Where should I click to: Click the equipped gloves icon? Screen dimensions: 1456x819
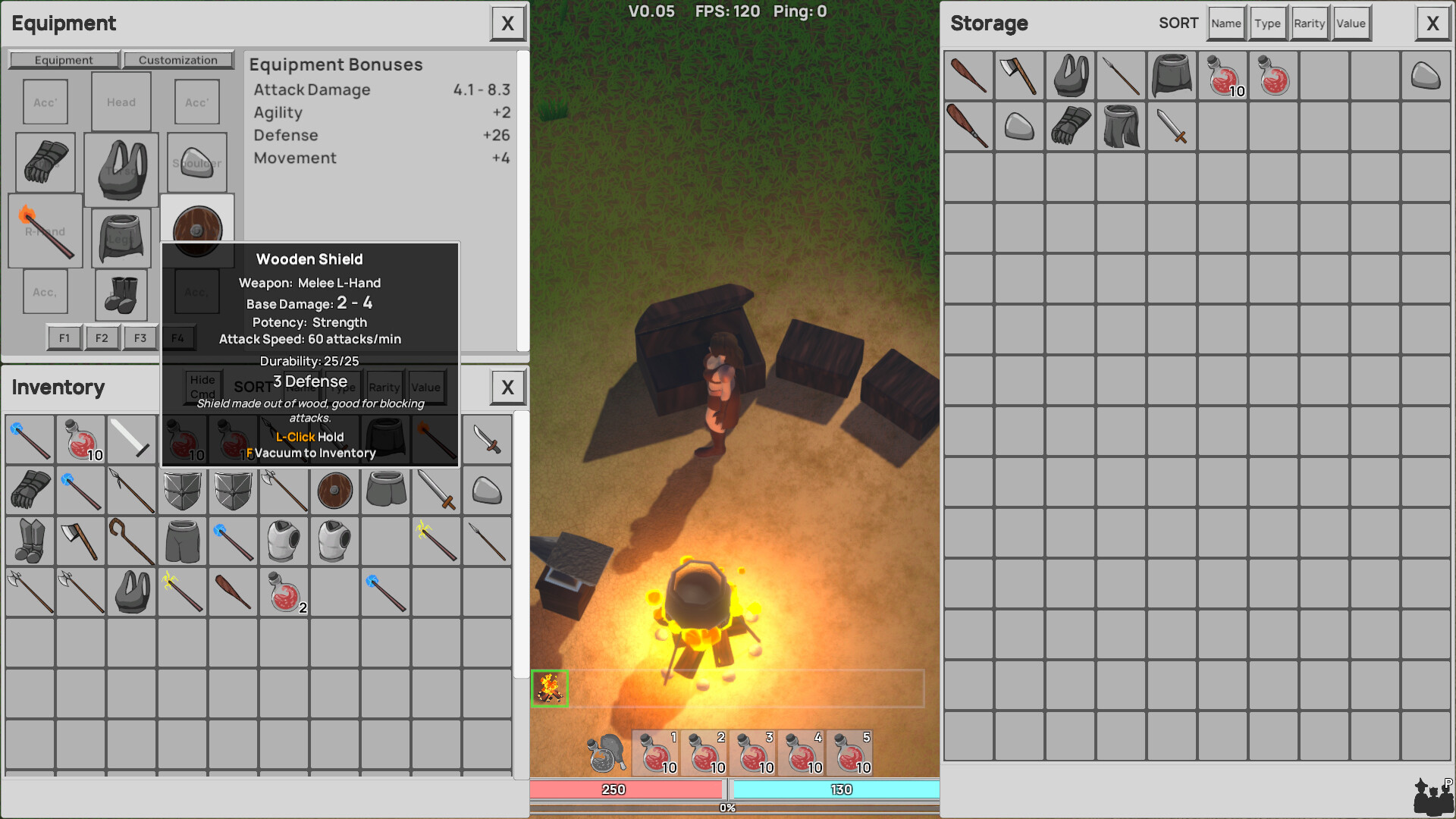click(x=44, y=162)
